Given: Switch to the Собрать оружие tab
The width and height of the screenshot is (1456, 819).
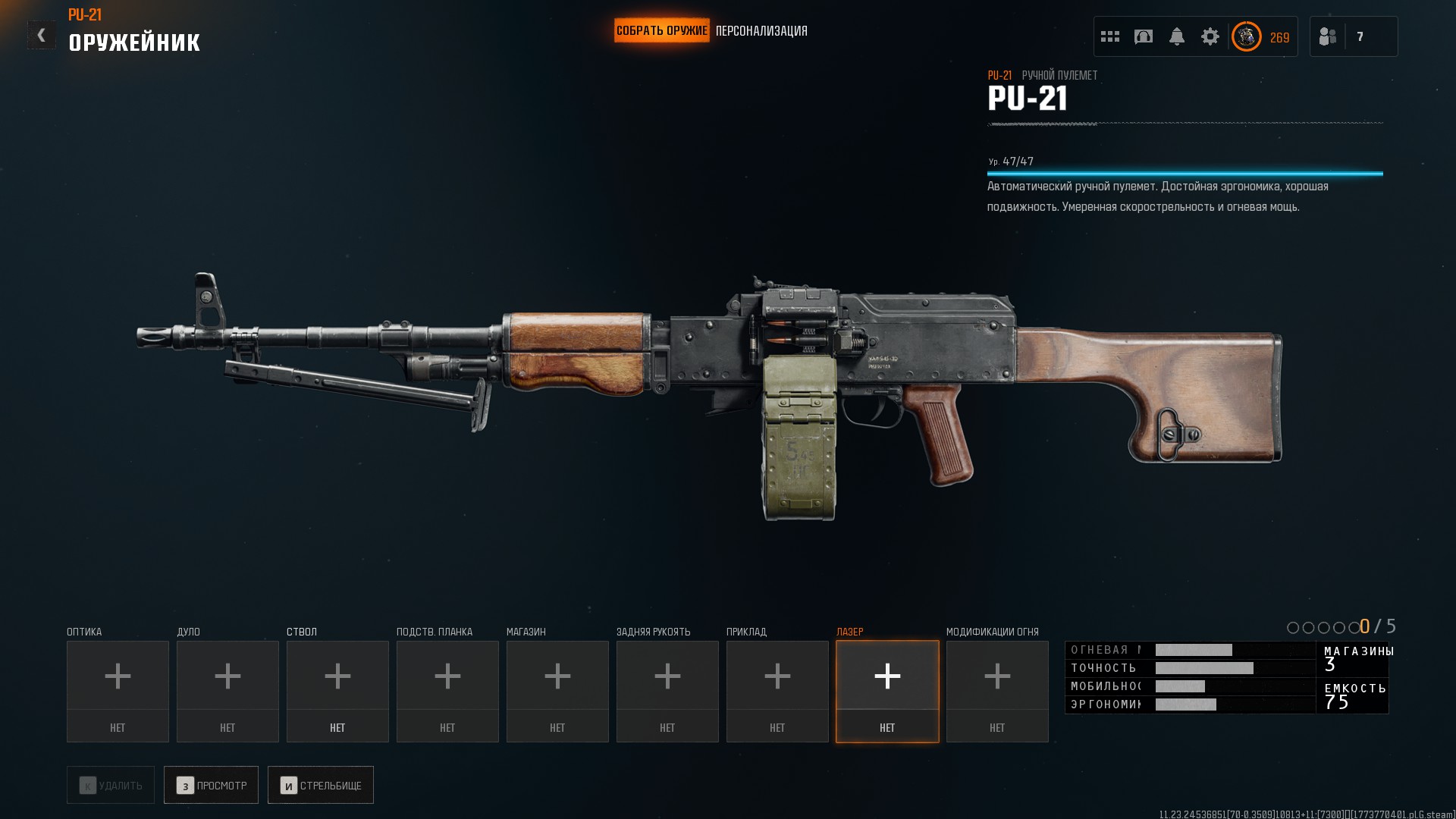Looking at the screenshot, I should 661,31.
